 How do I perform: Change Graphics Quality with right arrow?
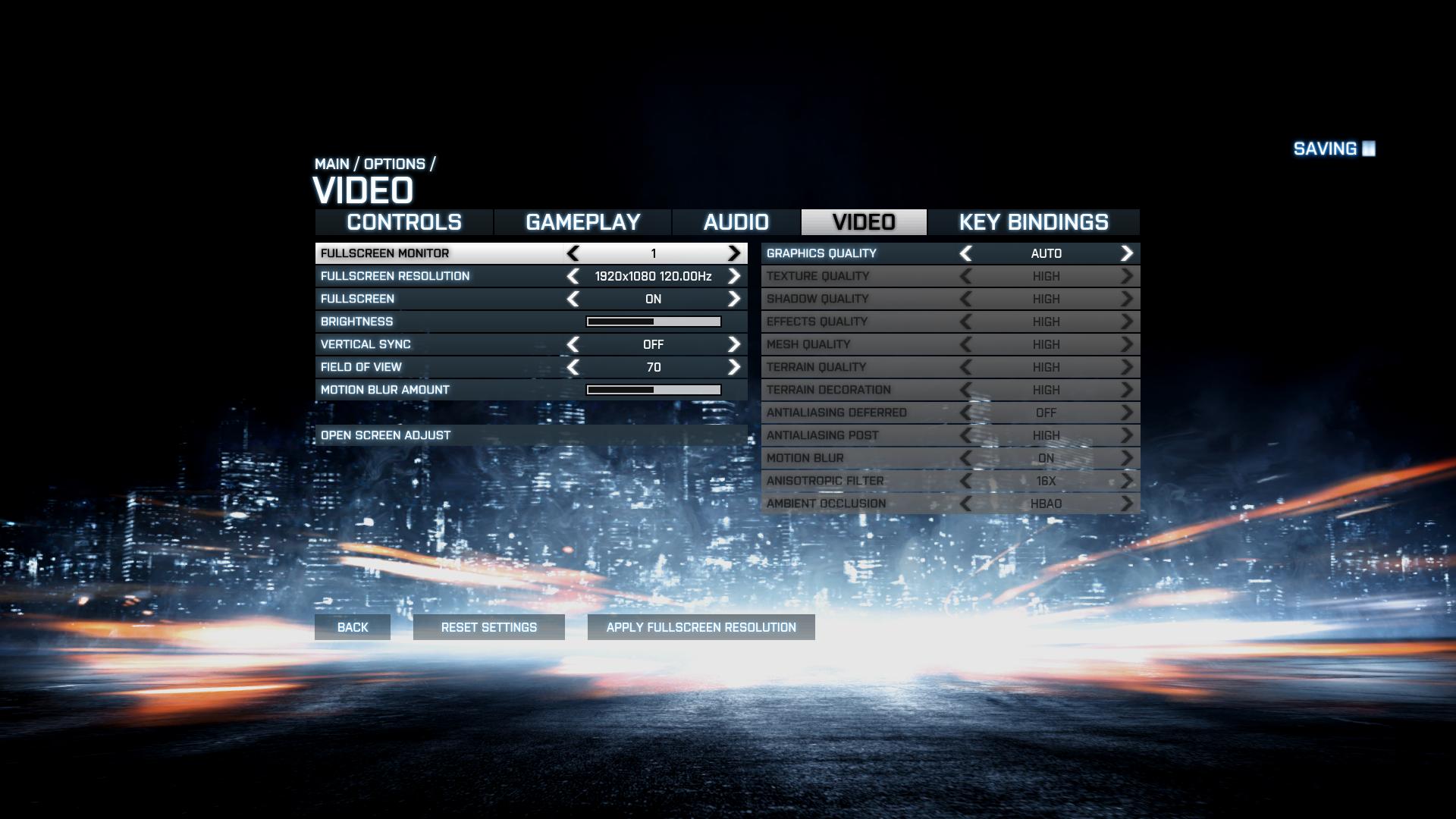[1127, 253]
